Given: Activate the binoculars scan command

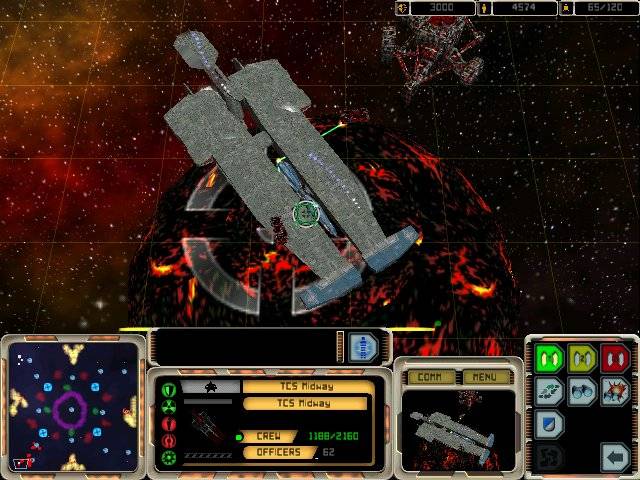Looking at the screenshot, I should pos(582,391).
